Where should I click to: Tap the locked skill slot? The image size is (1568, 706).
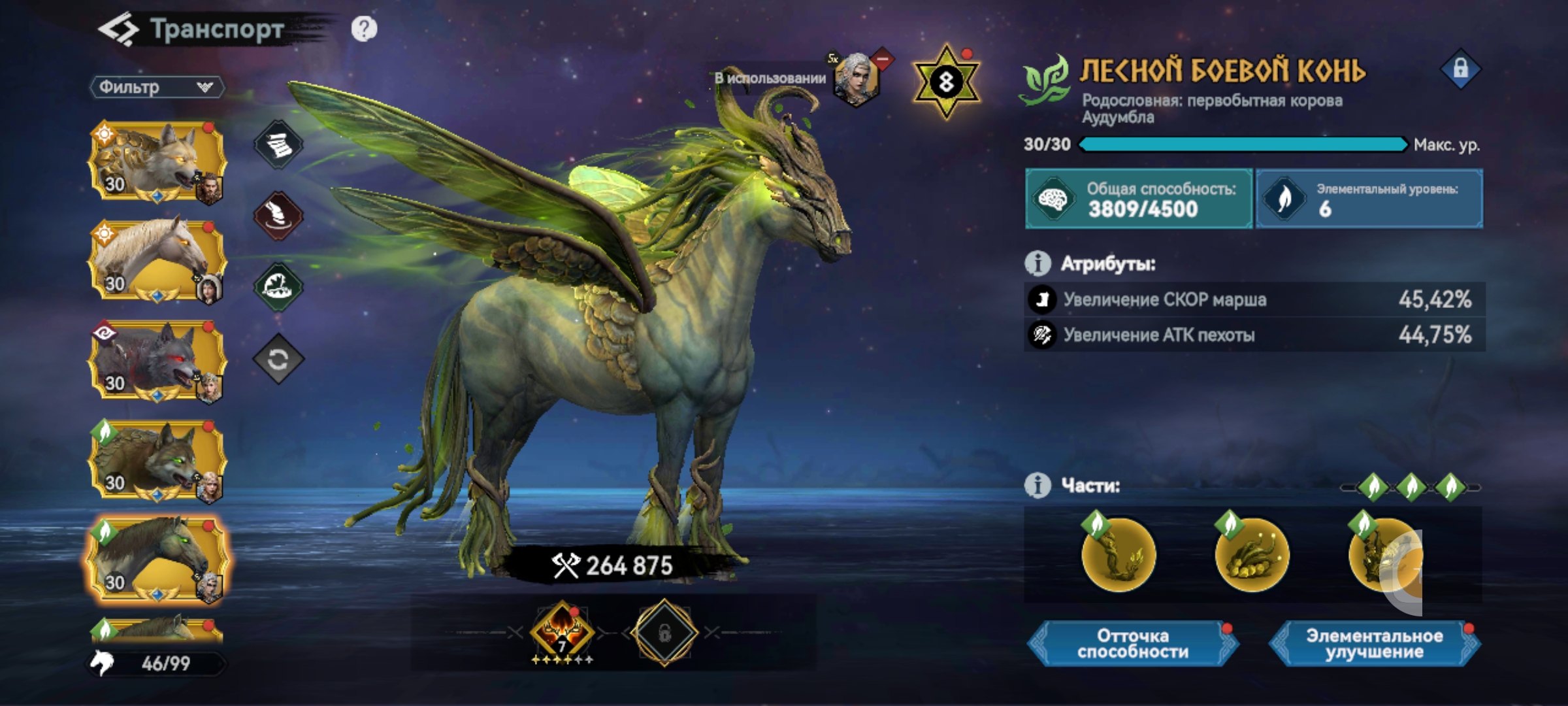coord(664,632)
